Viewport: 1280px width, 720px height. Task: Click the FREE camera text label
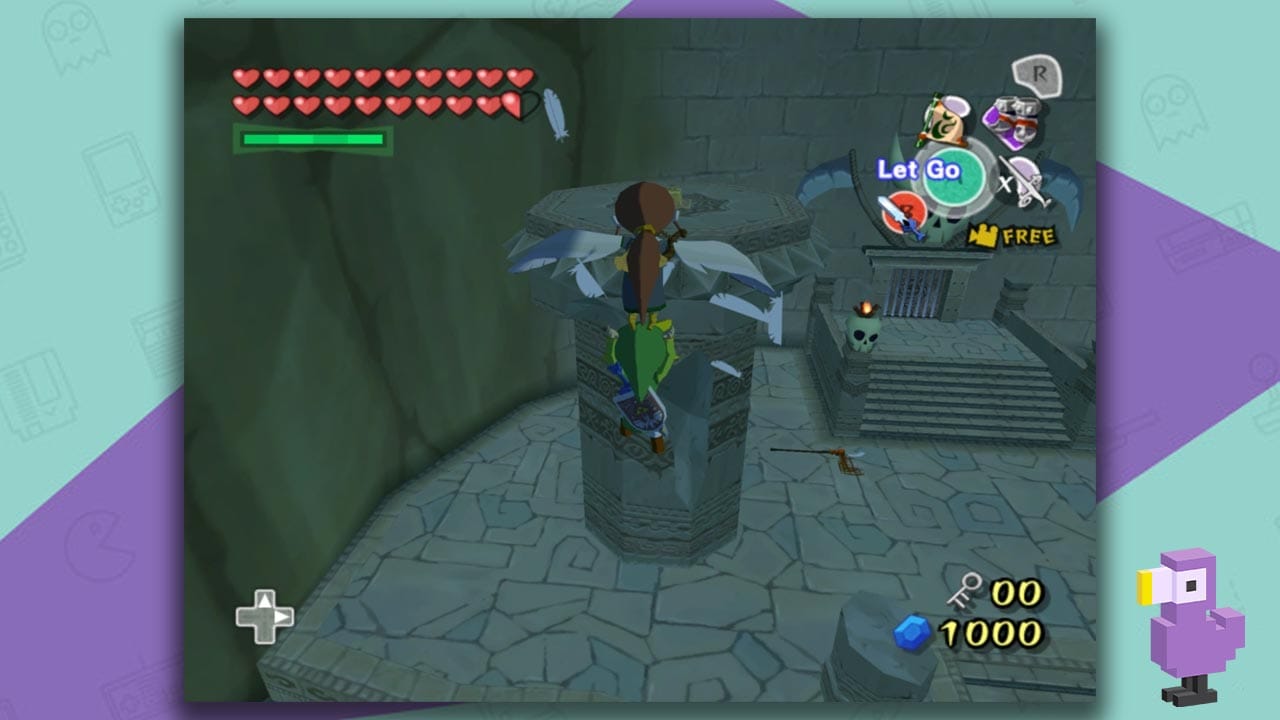1028,236
